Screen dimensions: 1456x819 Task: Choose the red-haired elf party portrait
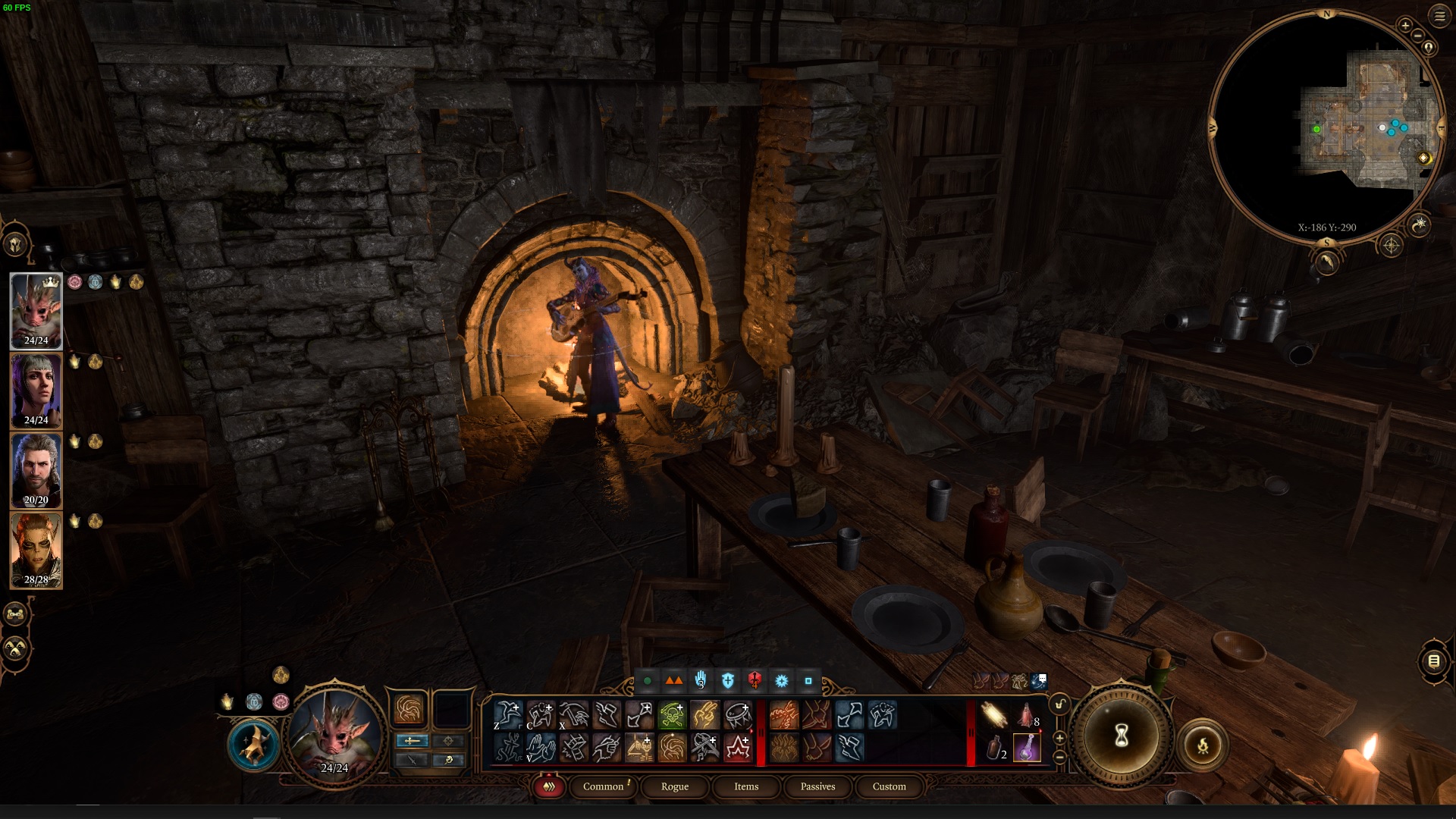point(36,550)
